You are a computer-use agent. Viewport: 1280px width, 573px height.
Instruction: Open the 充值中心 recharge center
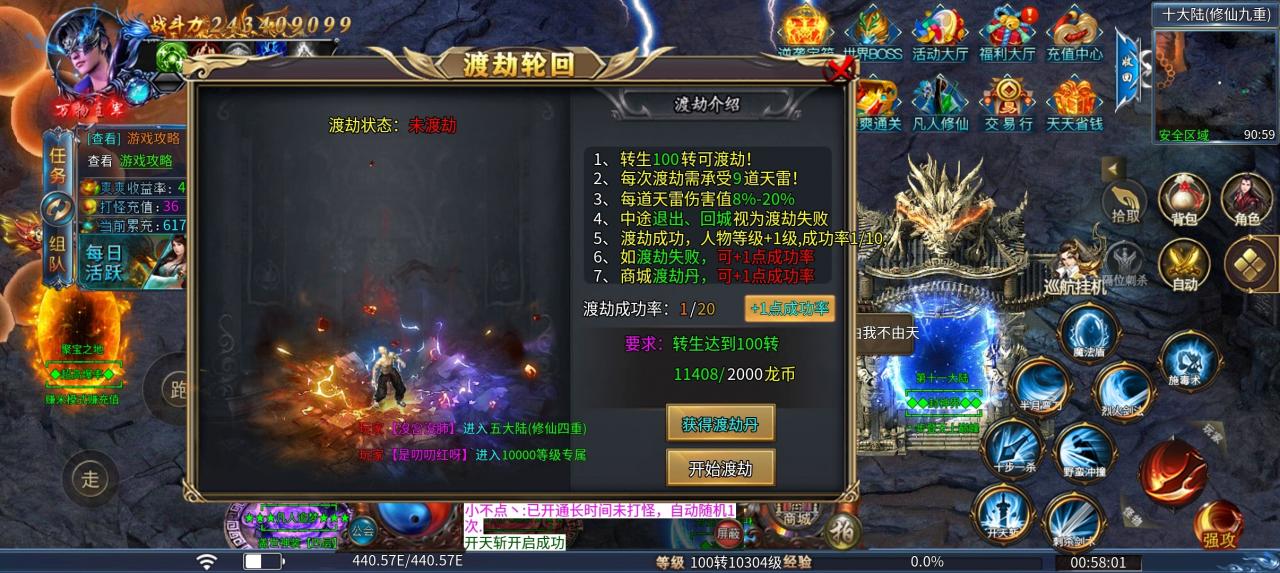point(1074,31)
